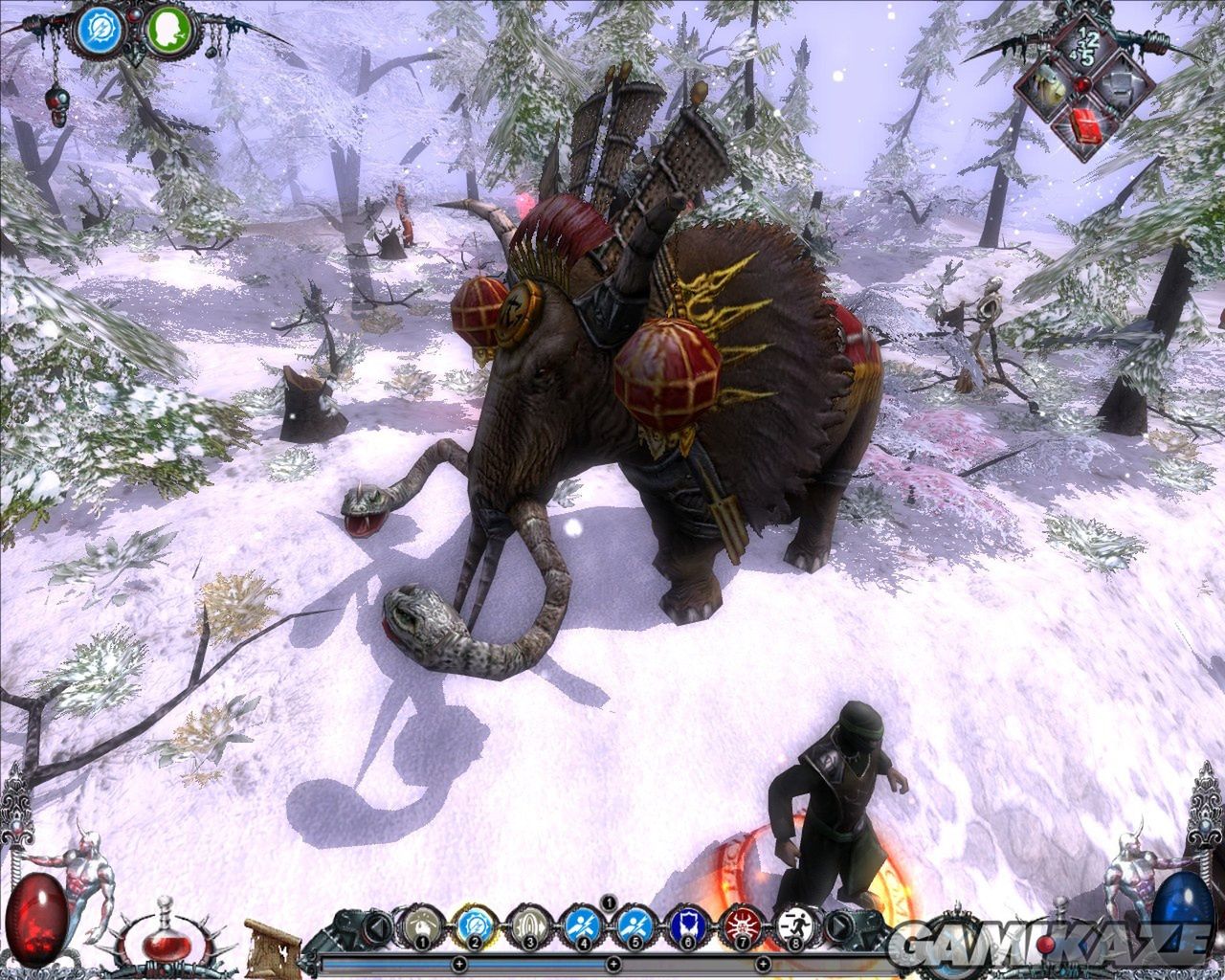Choose the grey shield skill in slot 3
1225x980 pixels.
click(x=524, y=924)
